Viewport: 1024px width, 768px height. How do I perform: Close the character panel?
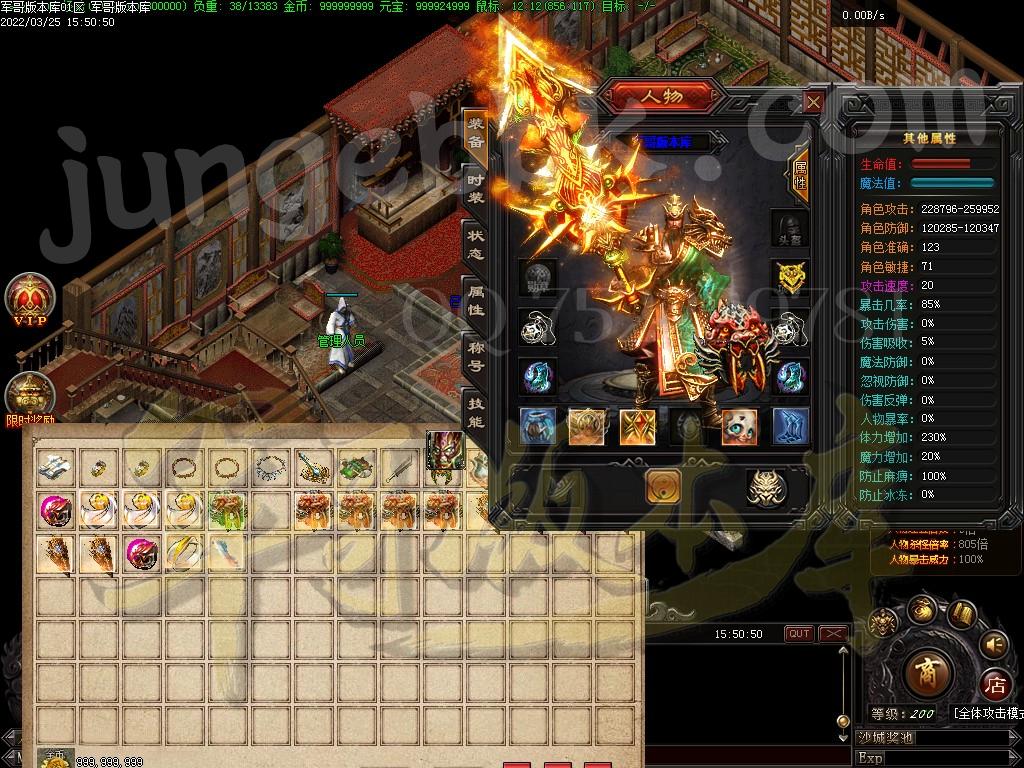pyautogui.click(x=814, y=102)
